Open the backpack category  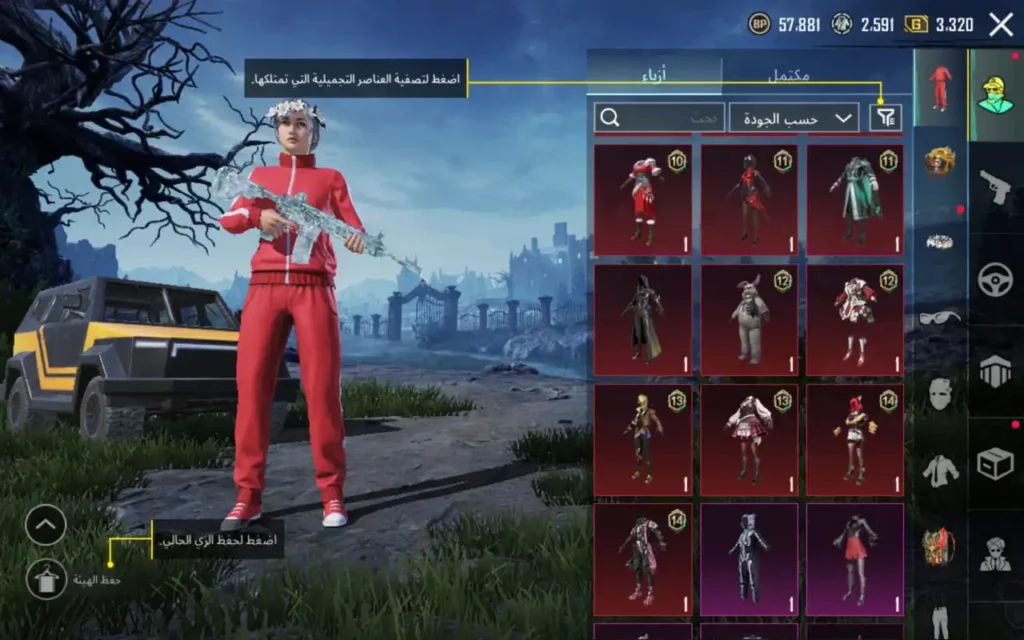tap(940, 546)
